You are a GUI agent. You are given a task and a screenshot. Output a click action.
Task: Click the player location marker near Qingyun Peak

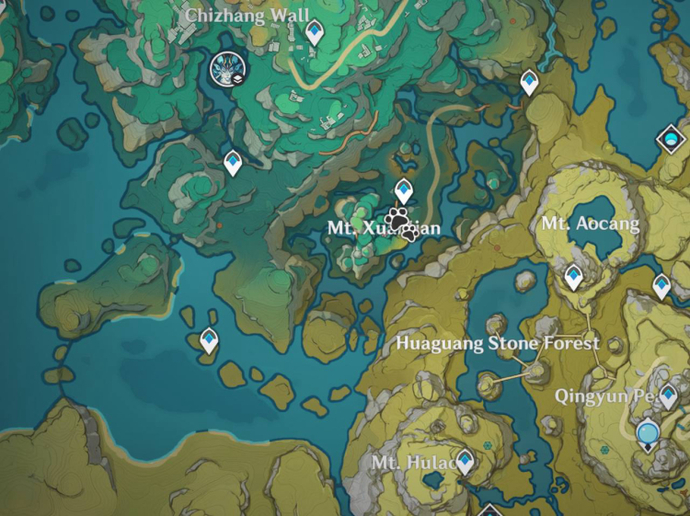click(x=648, y=433)
